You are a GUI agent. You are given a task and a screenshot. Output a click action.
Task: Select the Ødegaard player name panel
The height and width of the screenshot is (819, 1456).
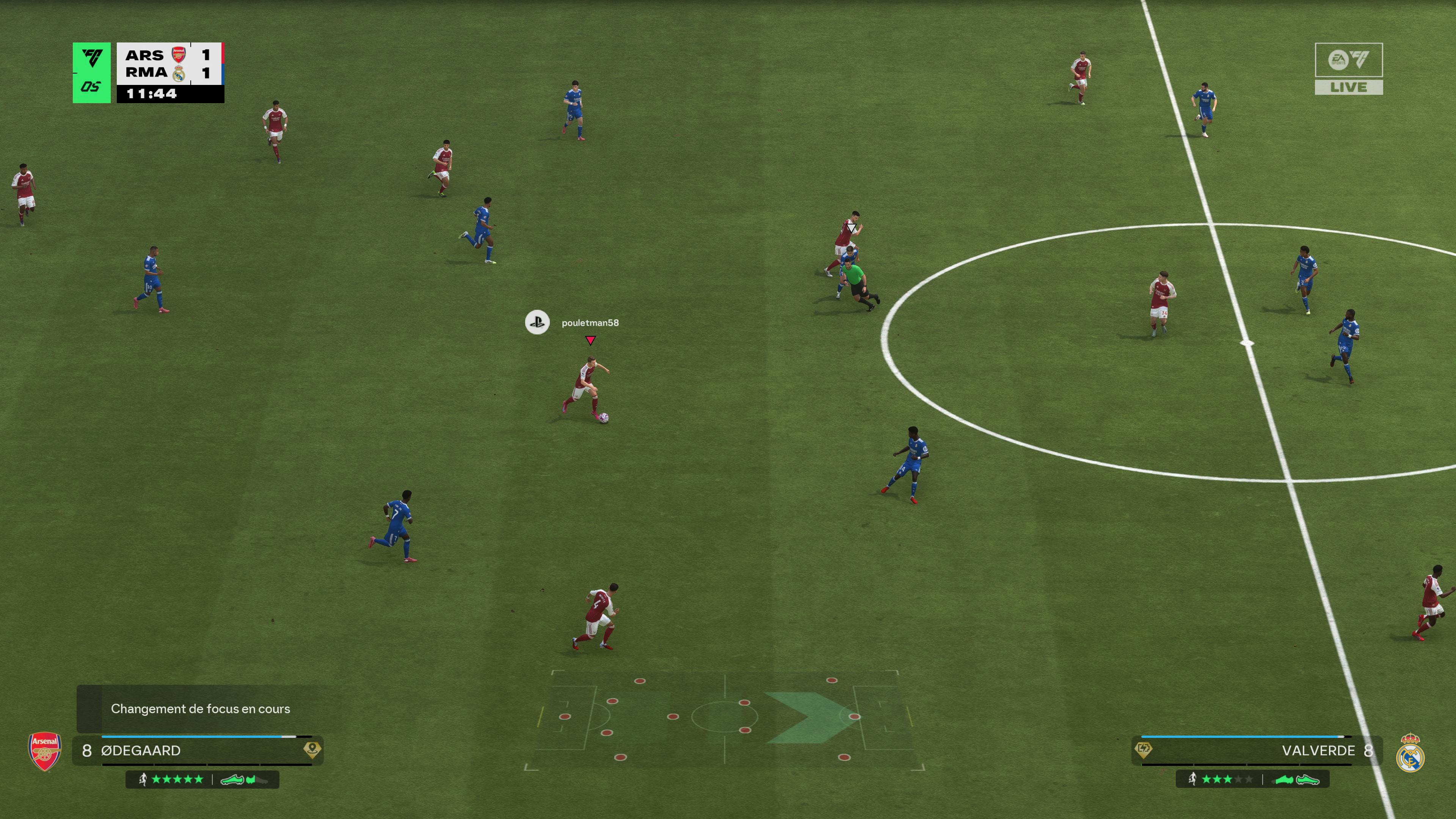coord(198,750)
